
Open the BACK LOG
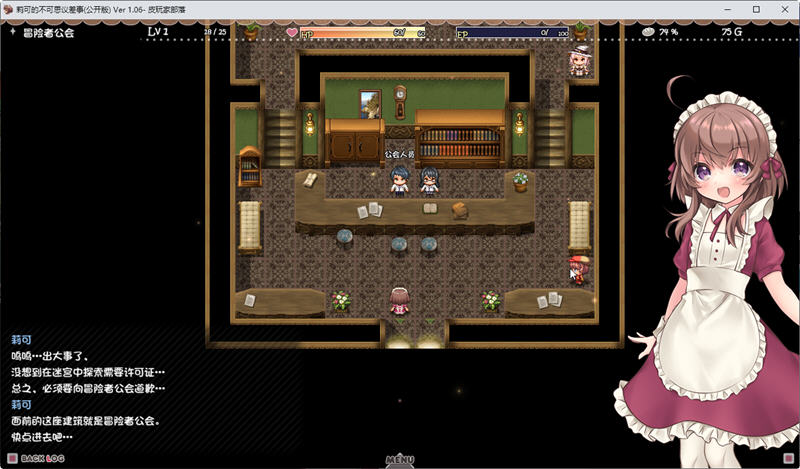[x=42, y=459]
